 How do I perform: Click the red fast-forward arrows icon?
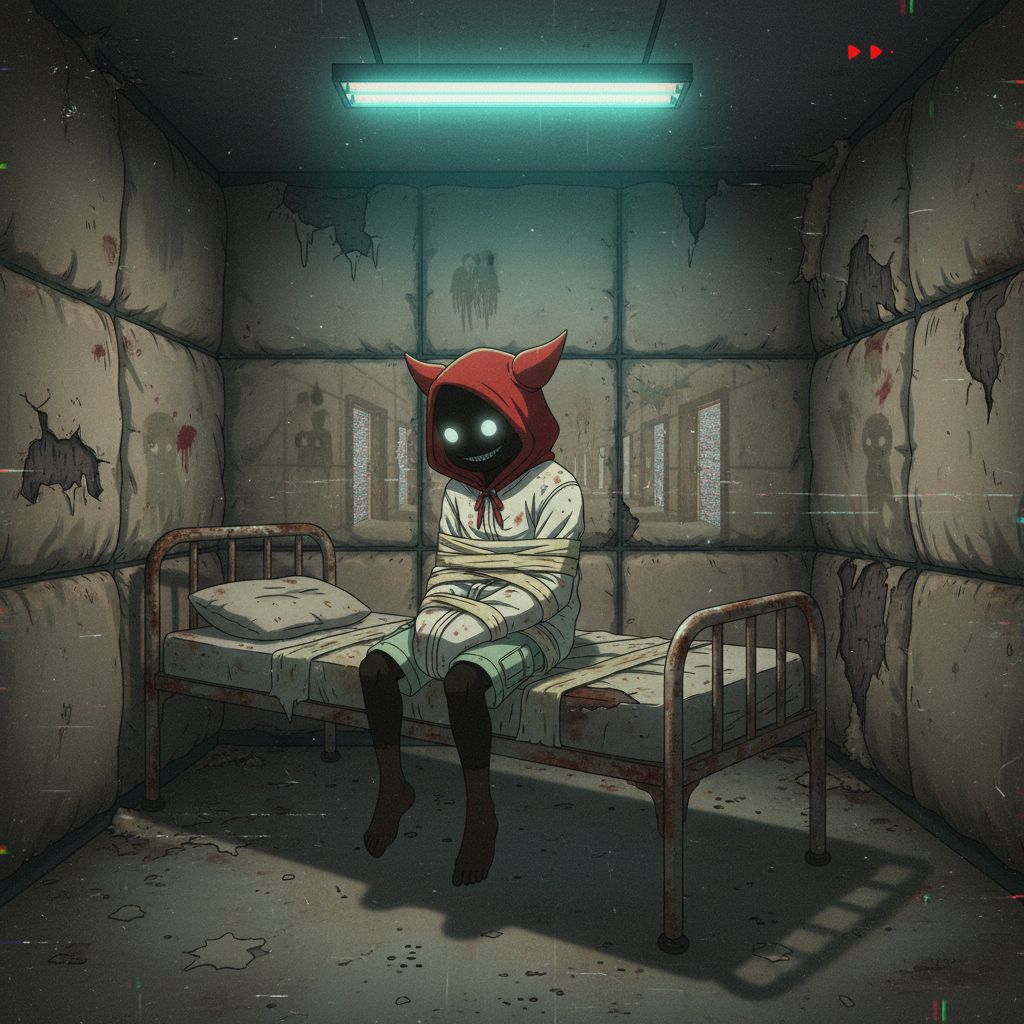[x=865, y=52]
